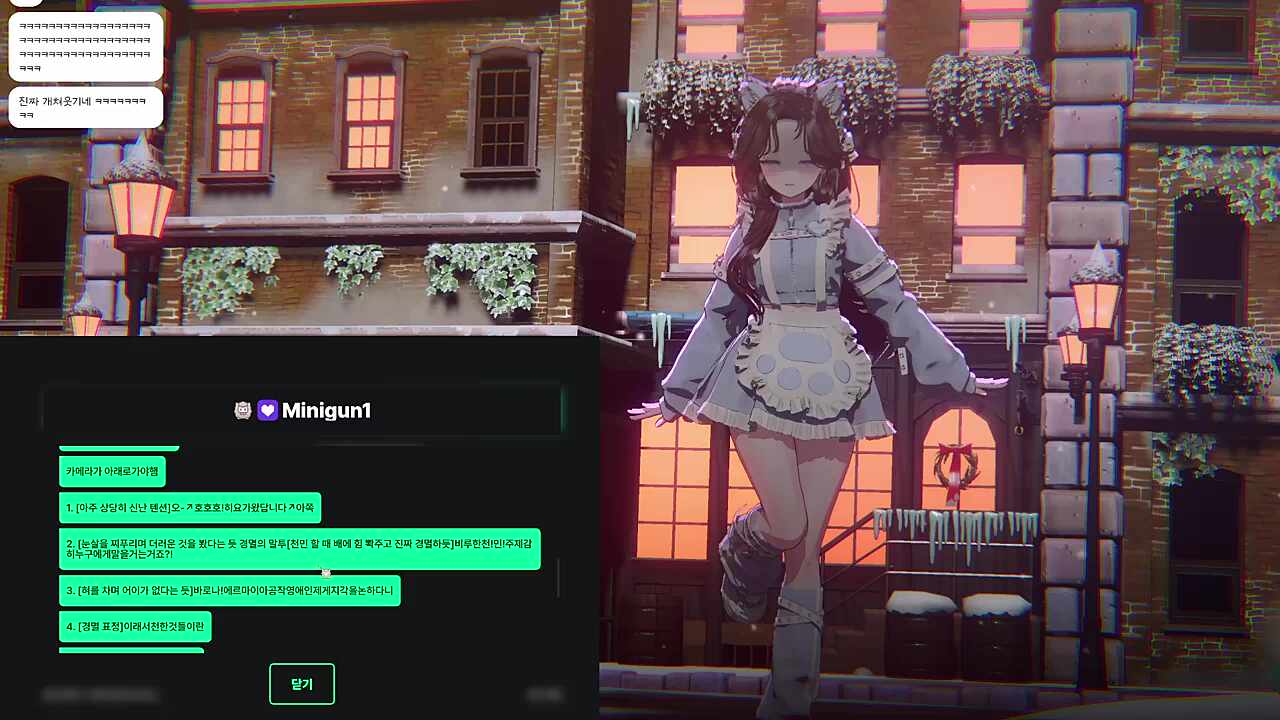The width and height of the screenshot is (1280, 720).
Task: Choose message 2 starting '눈살을 찌푸리며'
Action: coord(299,548)
